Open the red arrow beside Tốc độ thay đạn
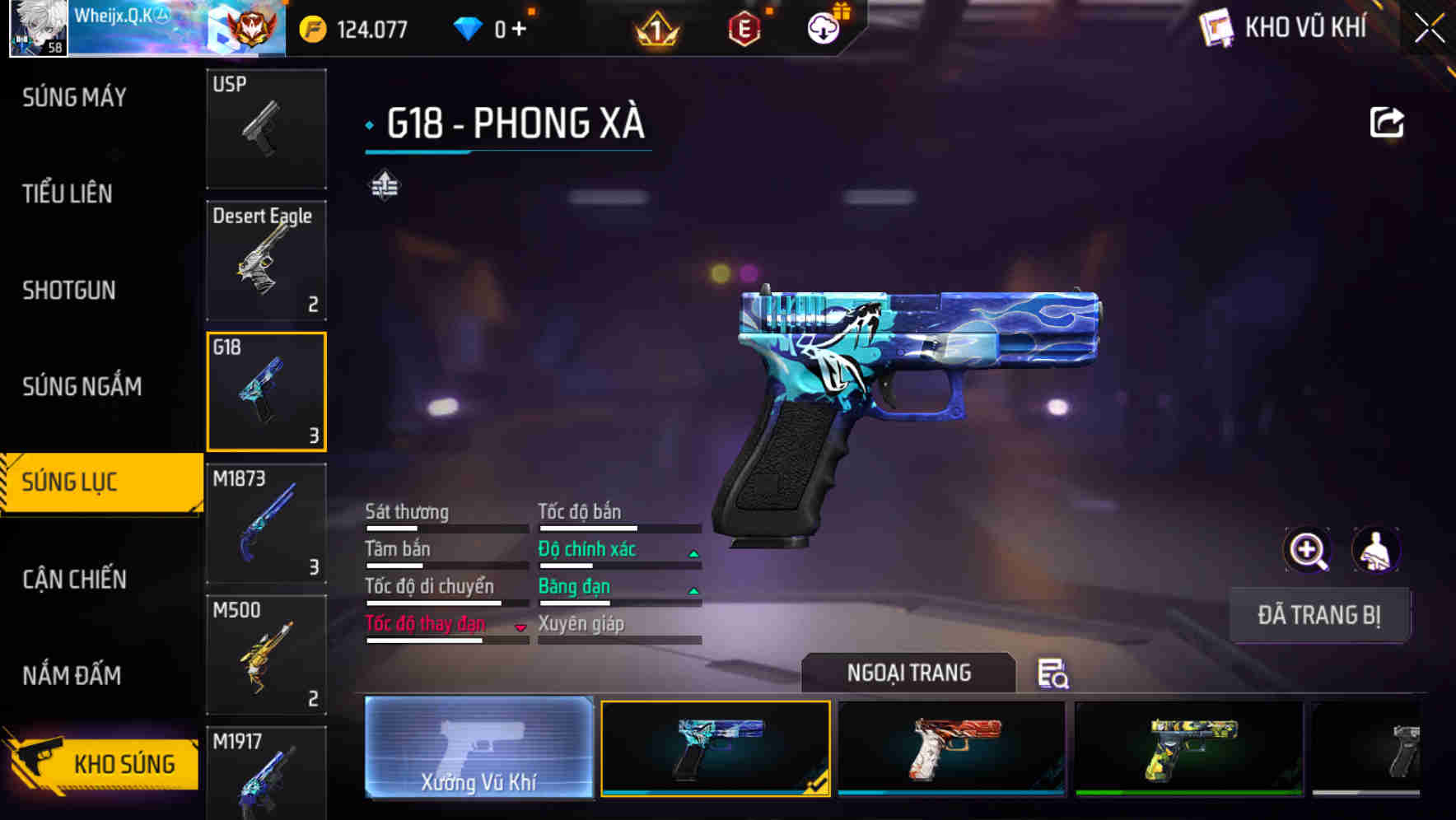 521,626
